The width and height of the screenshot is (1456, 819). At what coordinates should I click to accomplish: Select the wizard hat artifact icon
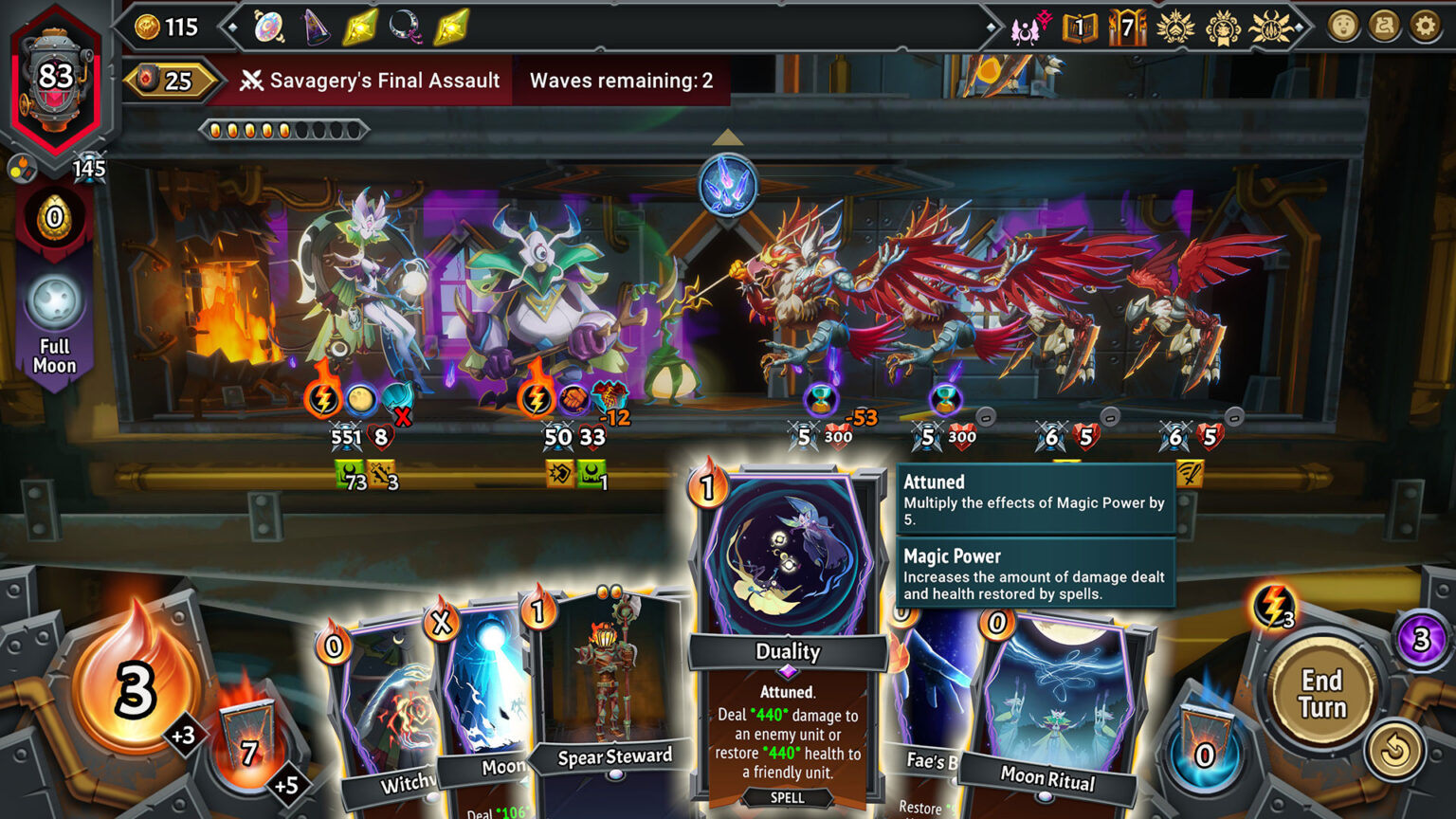(316, 27)
